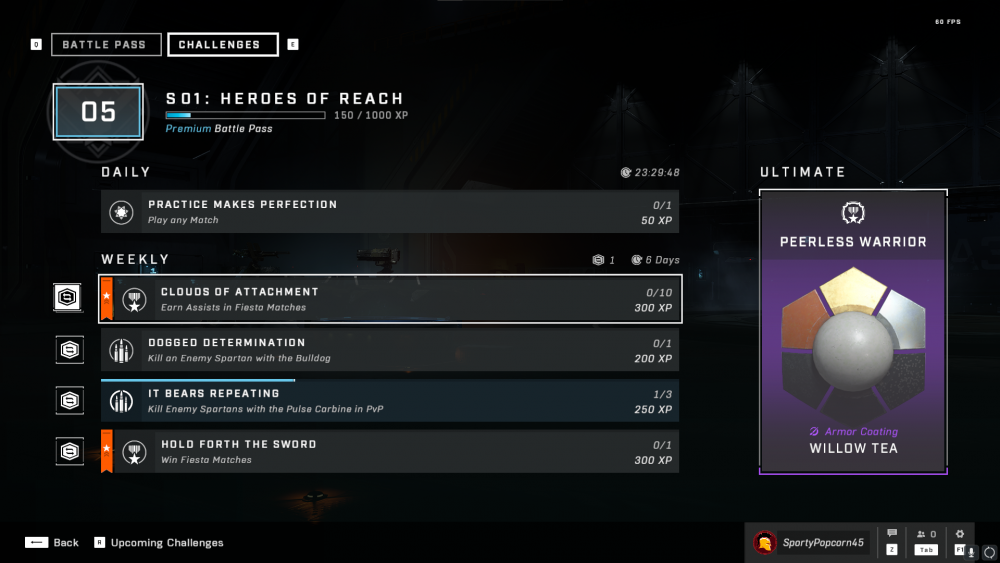Switch to the Battle Pass tab
The width and height of the screenshot is (1000, 563).
[x=104, y=45]
